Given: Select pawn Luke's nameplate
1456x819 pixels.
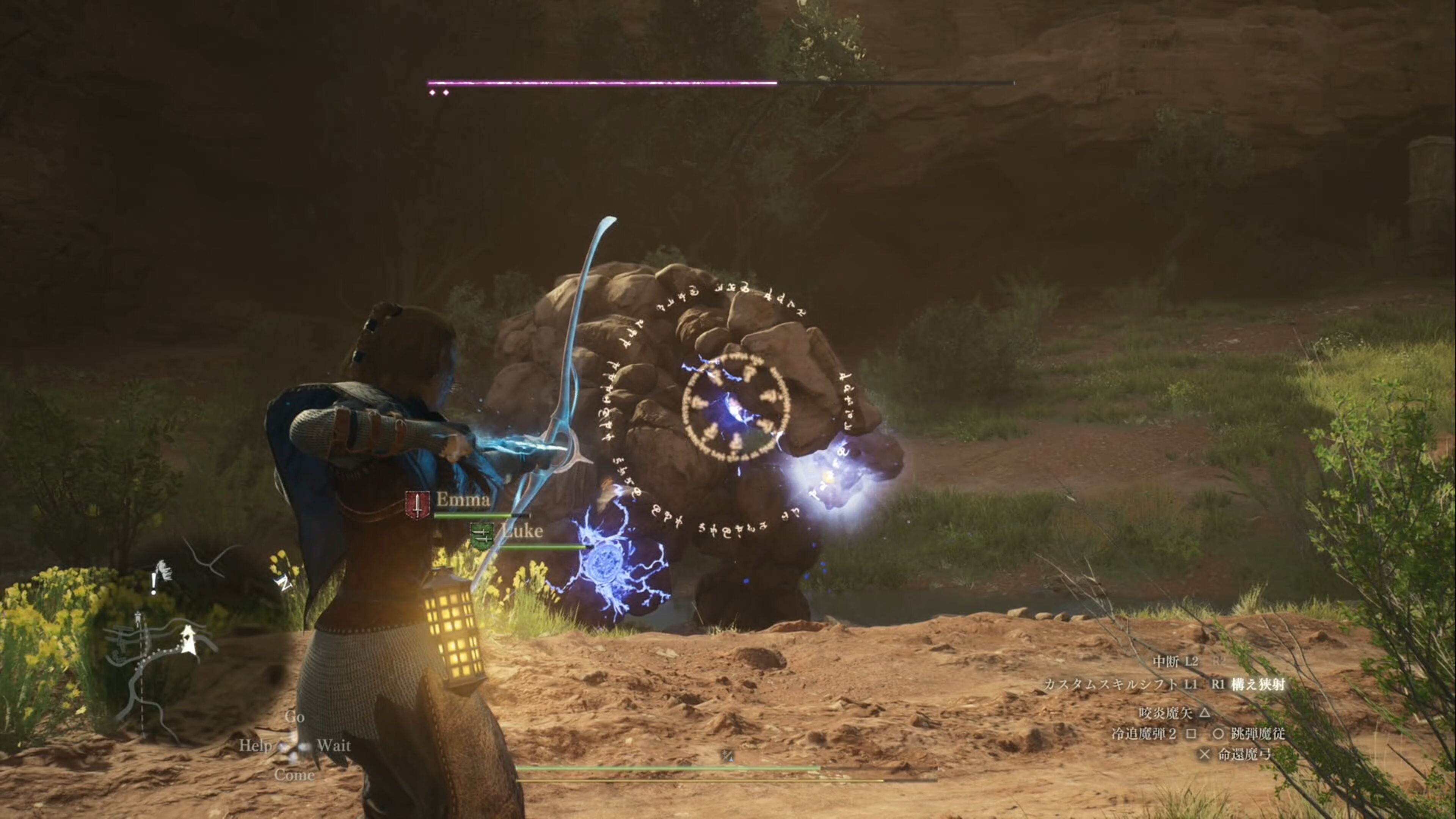Looking at the screenshot, I should pyautogui.click(x=521, y=531).
